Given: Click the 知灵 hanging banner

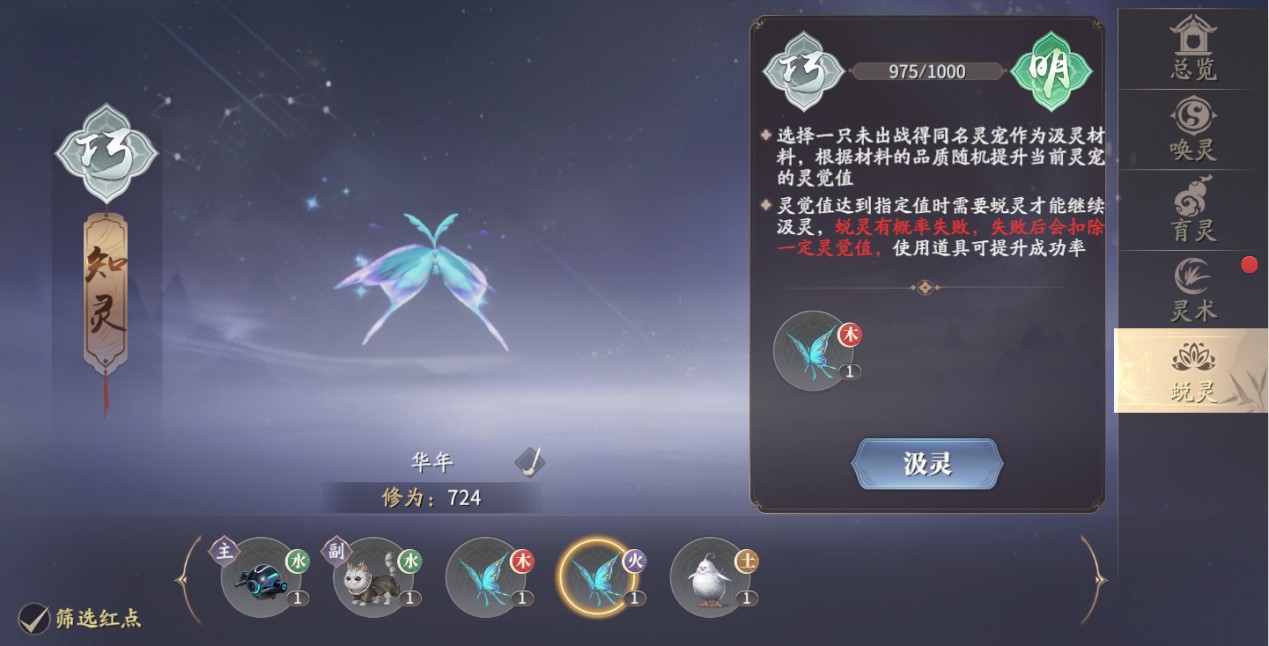Looking at the screenshot, I should [x=106, y=290].
